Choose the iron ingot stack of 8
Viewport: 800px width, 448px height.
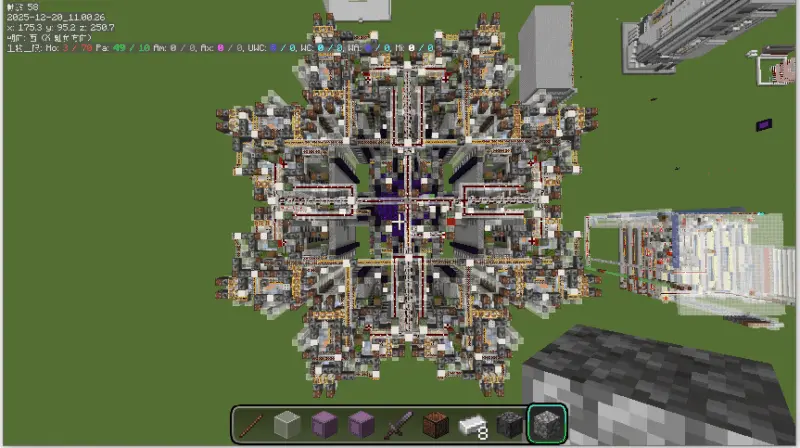(472, 425)
